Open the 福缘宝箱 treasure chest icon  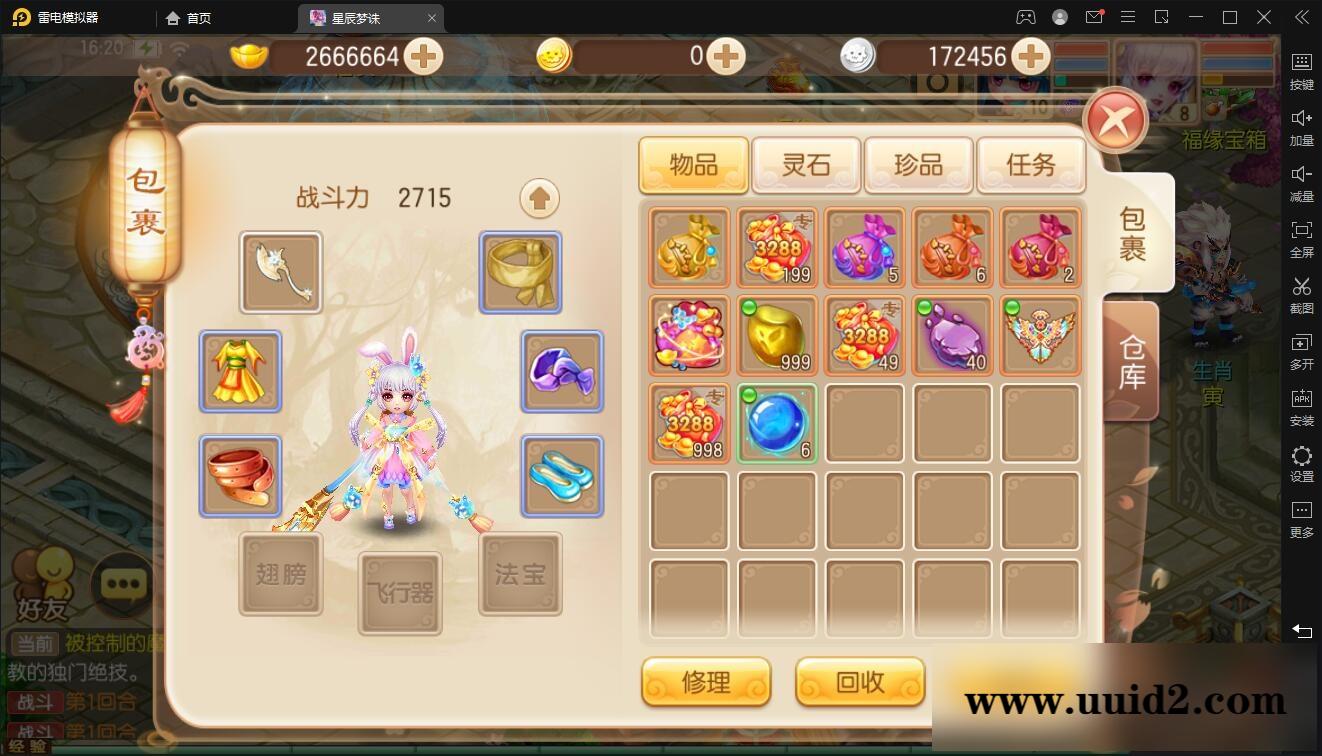coord(1227,110)
